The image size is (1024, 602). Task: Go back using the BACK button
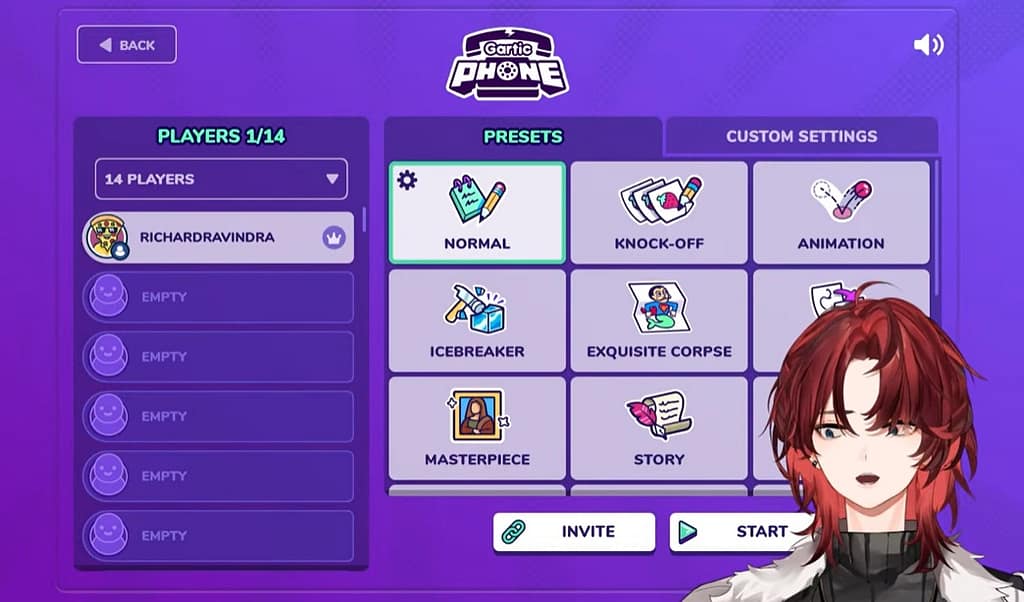(126, 45)
